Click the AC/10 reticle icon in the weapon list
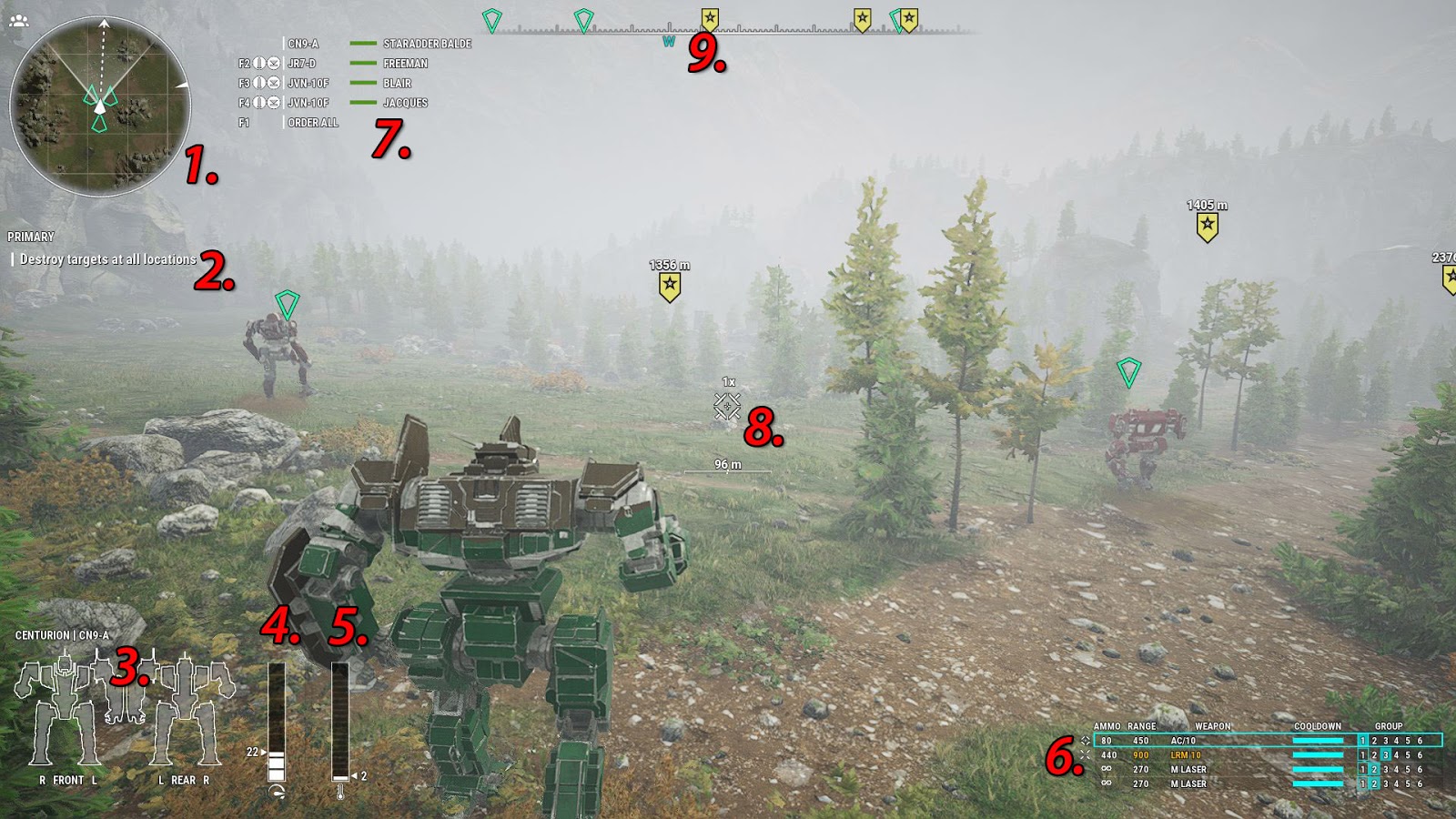1456x819 pixels. [x=1085, y=742]
